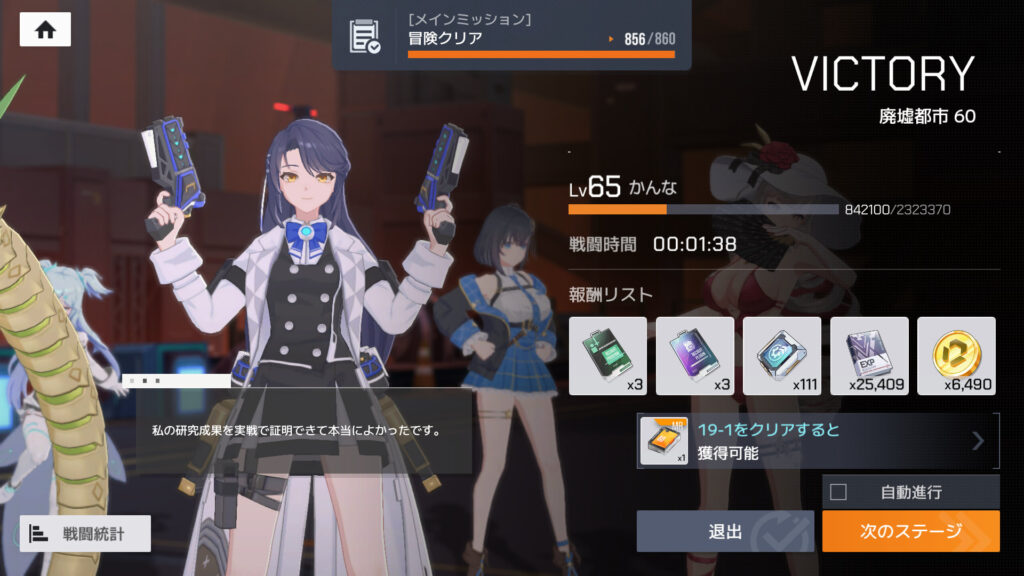Viewport: 1024px width, 576px height.
Task: Proceed to the next stage 次のステージ
Action: click(x=910, y=531)
